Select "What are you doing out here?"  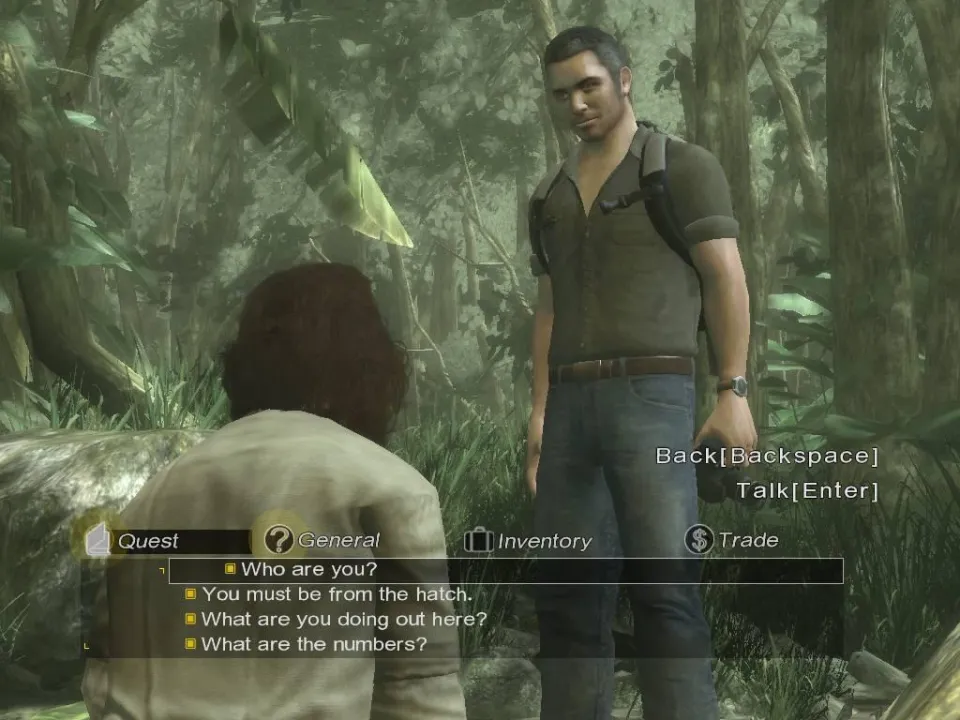click(343, 619)
